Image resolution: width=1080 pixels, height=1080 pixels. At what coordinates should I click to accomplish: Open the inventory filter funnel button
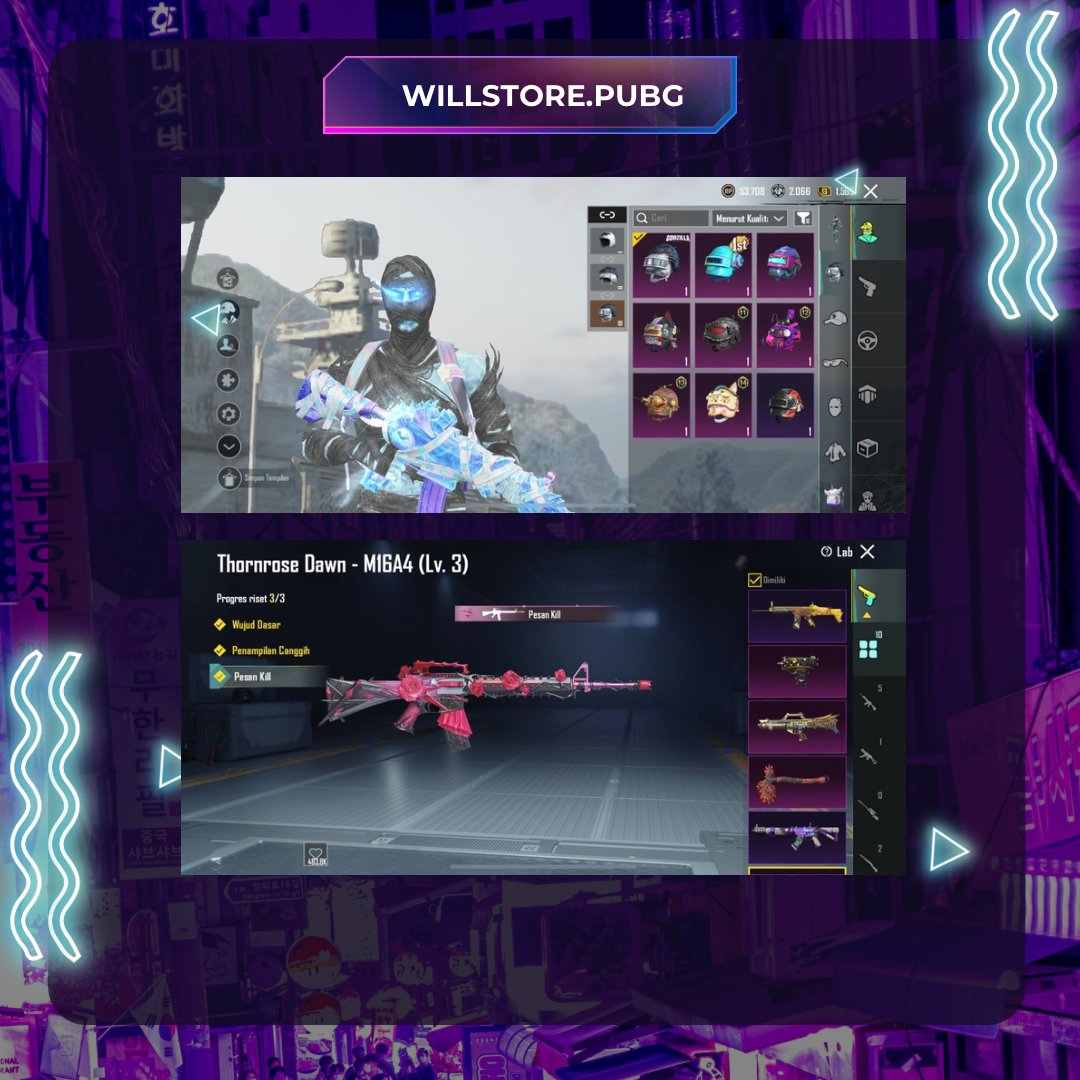803,218
